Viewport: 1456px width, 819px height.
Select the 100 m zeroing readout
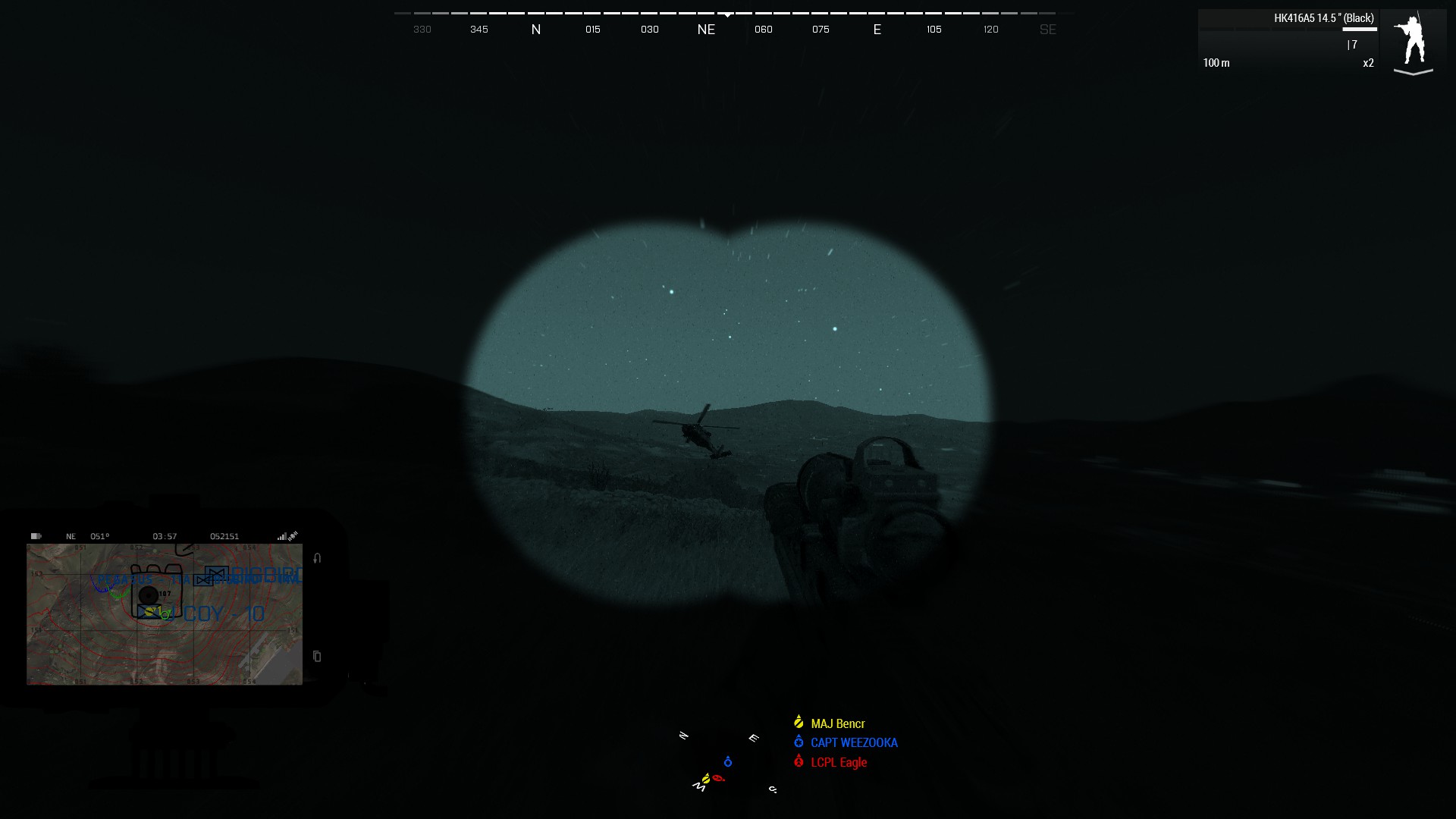(1216, 64)
